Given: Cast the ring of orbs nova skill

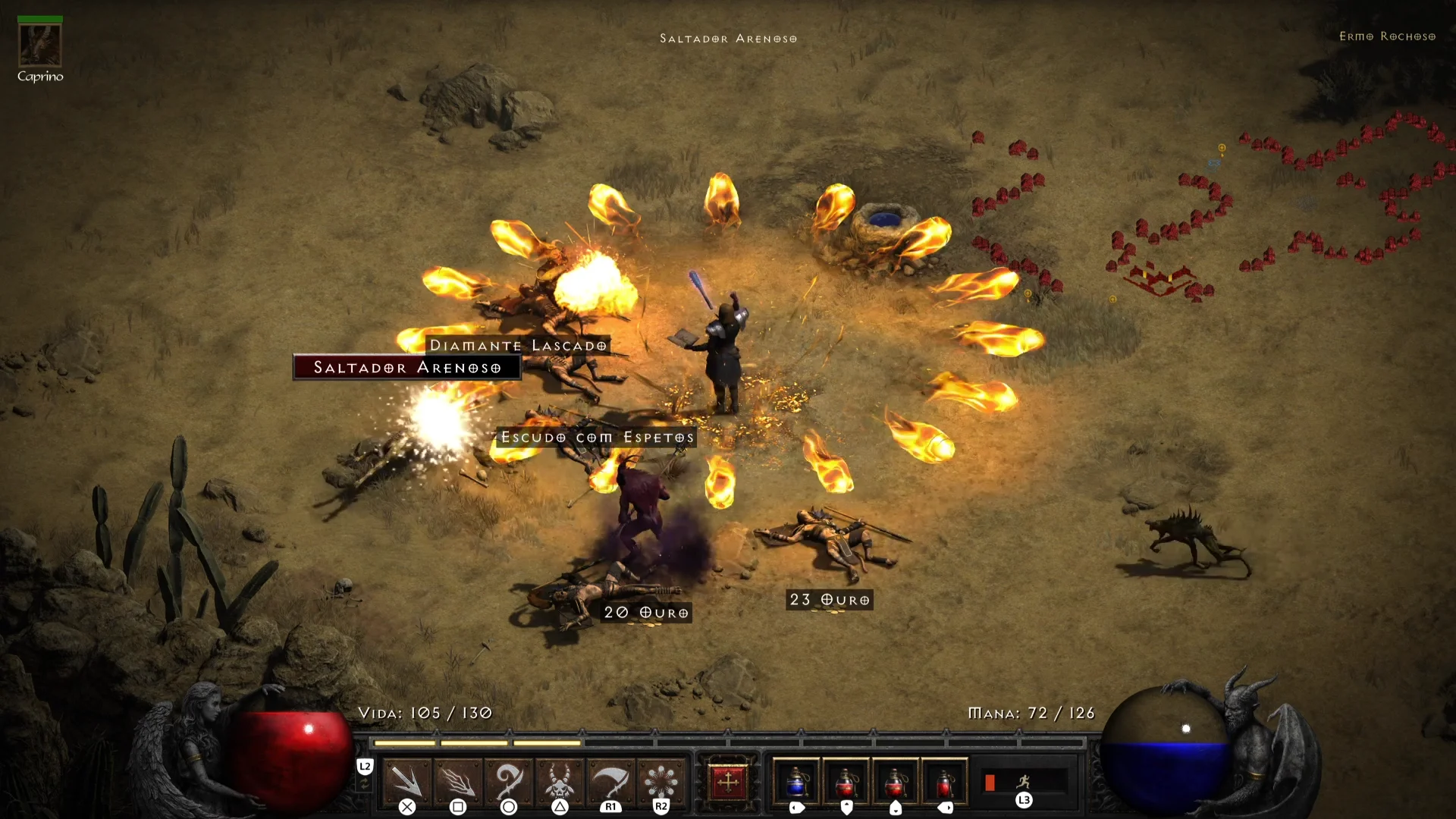Looking at the screenshot, I should (x=661, y=781).
